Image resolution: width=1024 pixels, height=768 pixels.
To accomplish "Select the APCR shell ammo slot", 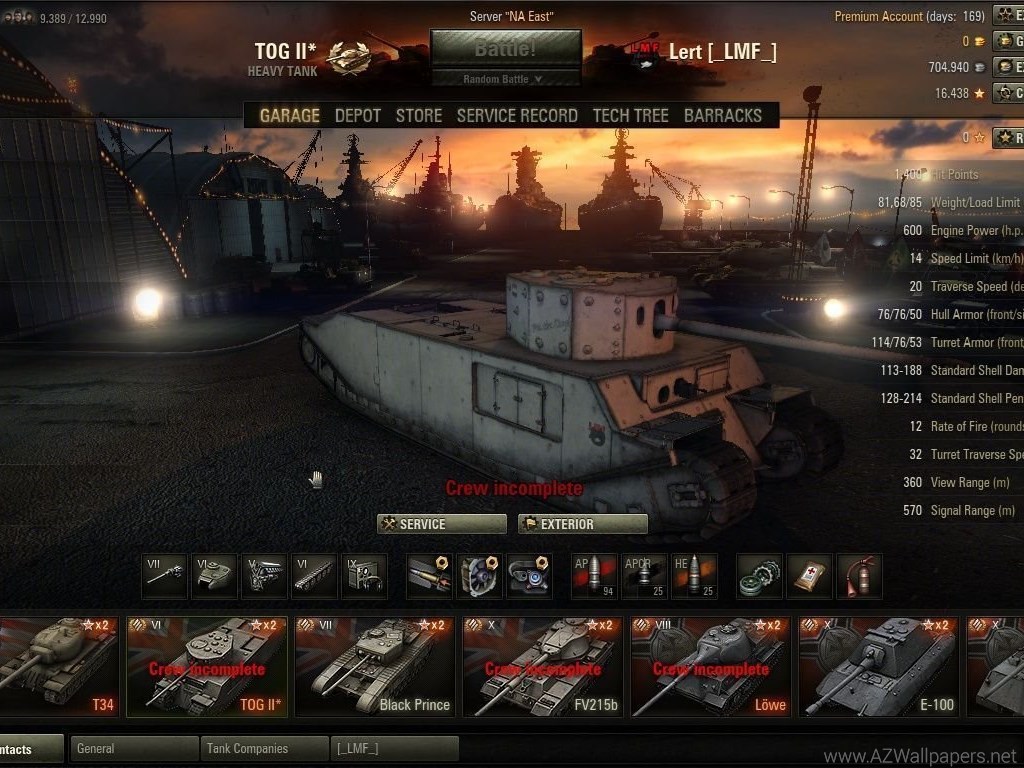I will [x=643, y=576].
